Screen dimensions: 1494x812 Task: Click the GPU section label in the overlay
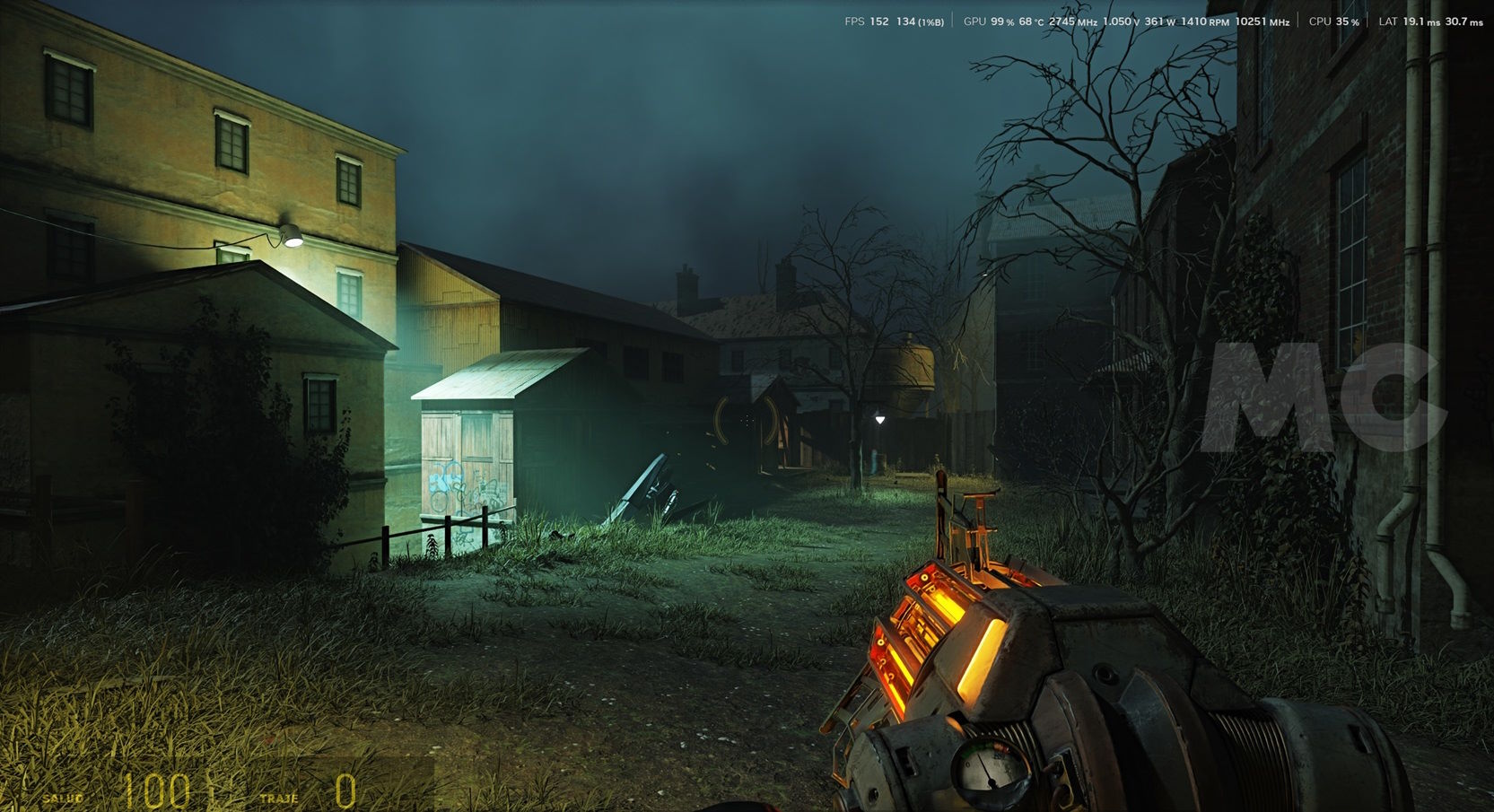pyautogui.click(x=974, y=21)
